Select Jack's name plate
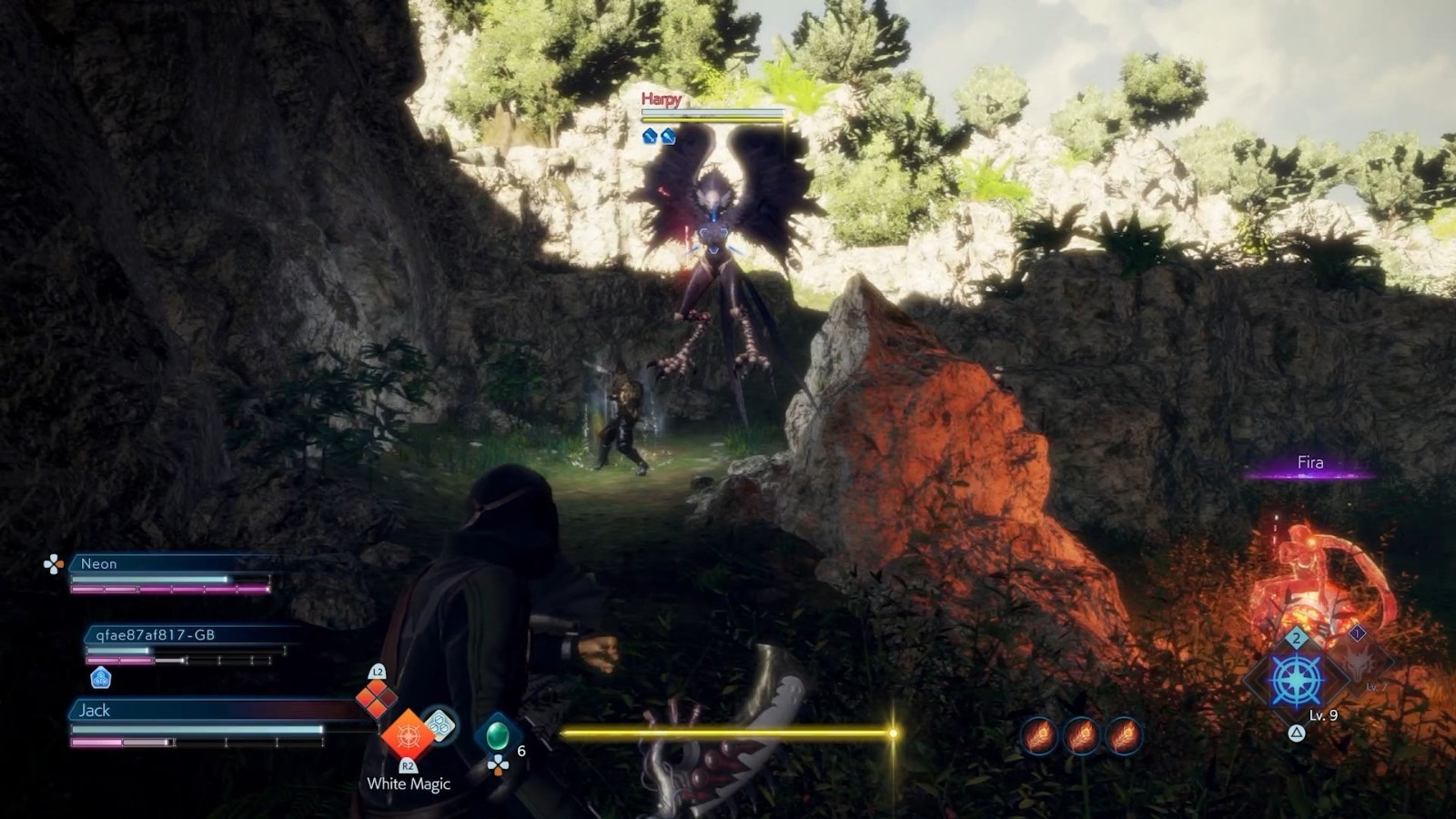Viewport: 1456px width, 819px height. (95, 711)
